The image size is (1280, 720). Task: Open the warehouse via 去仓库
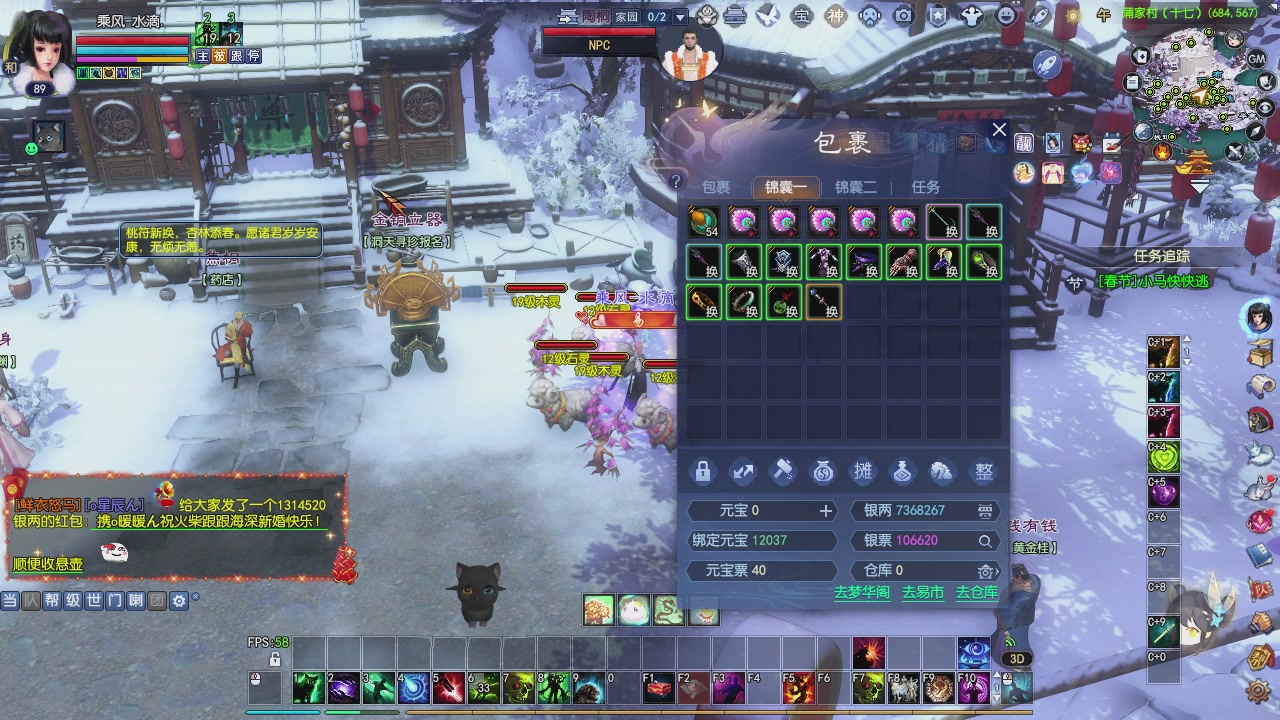point(977,592)
